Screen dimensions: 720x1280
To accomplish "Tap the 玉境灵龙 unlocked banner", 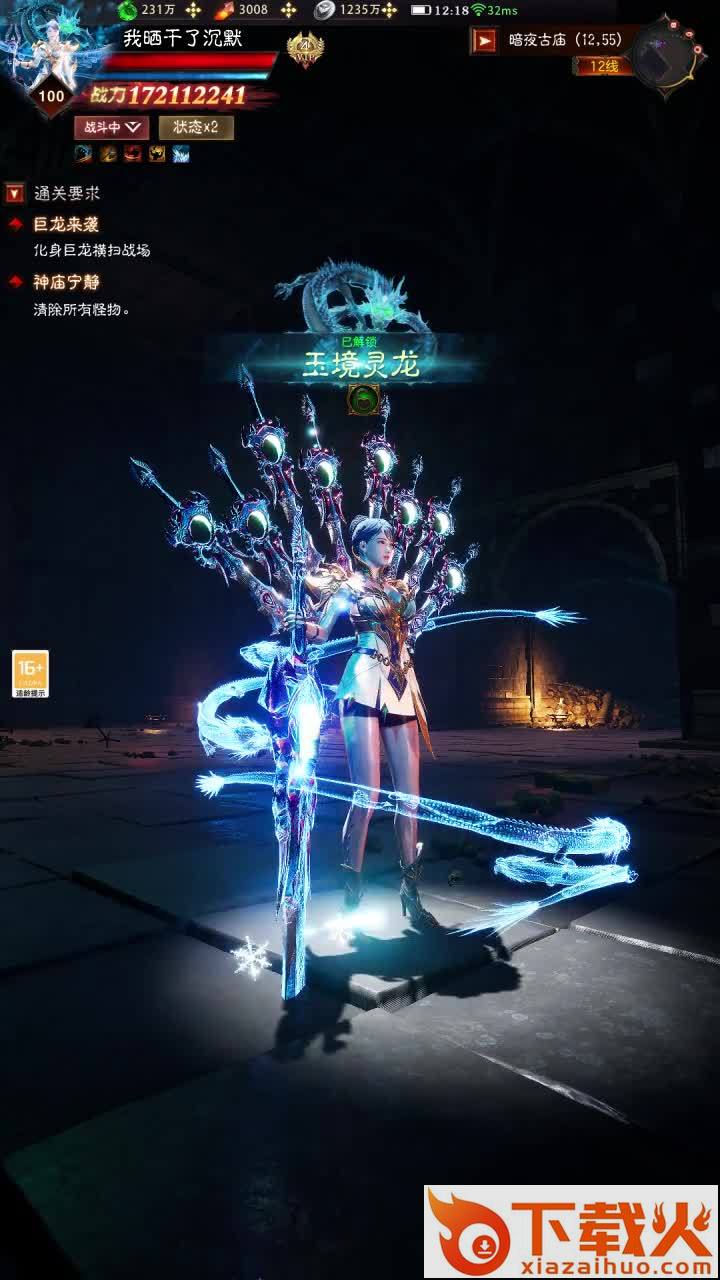I will coord(361,362).
